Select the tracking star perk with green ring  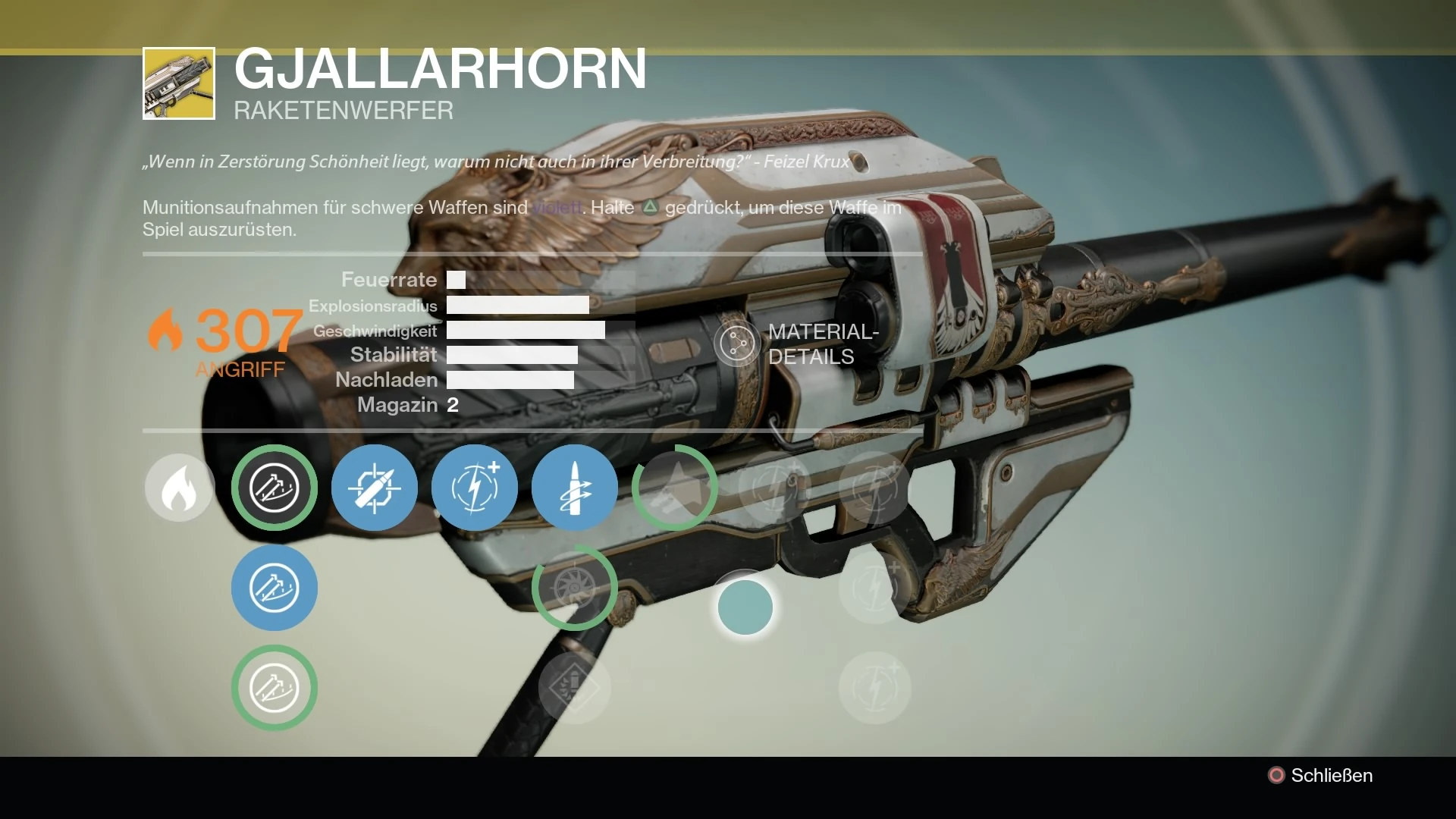[674, 488]
